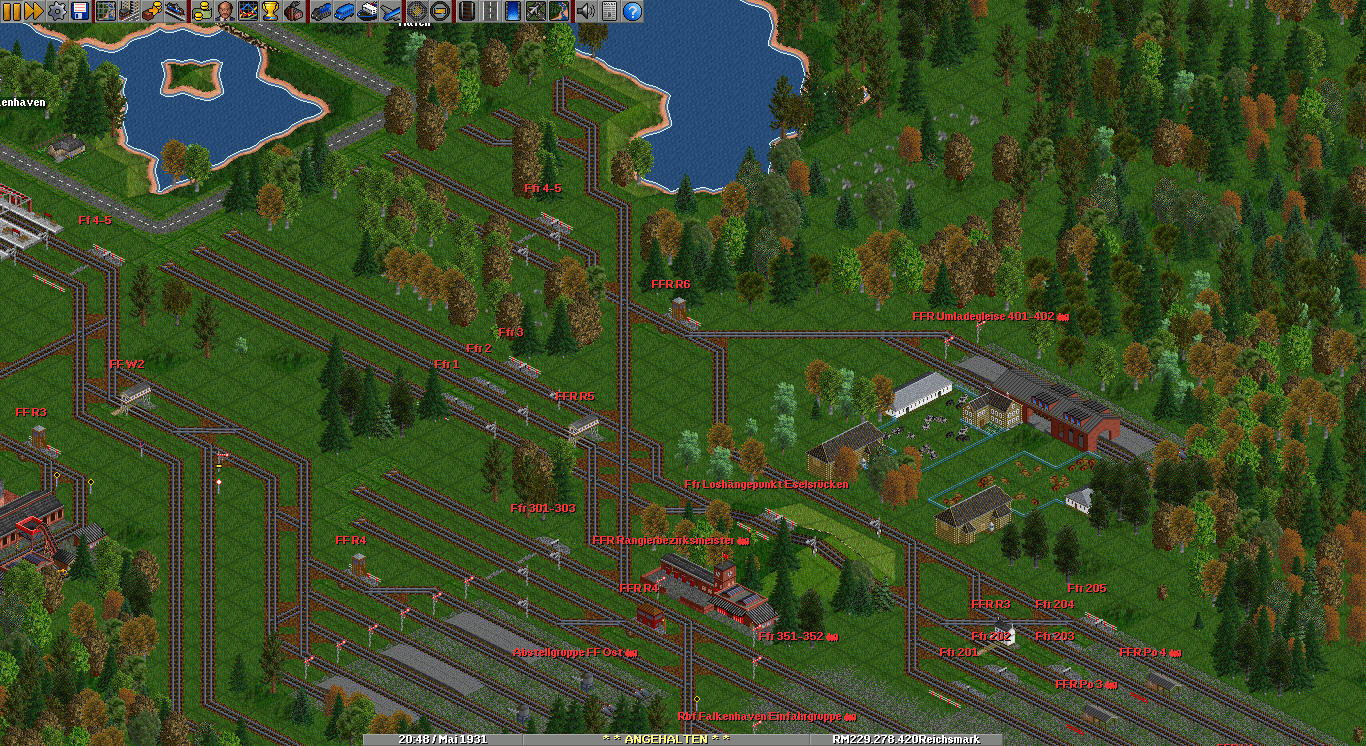Open the road vehicle bus list
The height and width of the screenshot is (746, 1366).
pos(344,11)
